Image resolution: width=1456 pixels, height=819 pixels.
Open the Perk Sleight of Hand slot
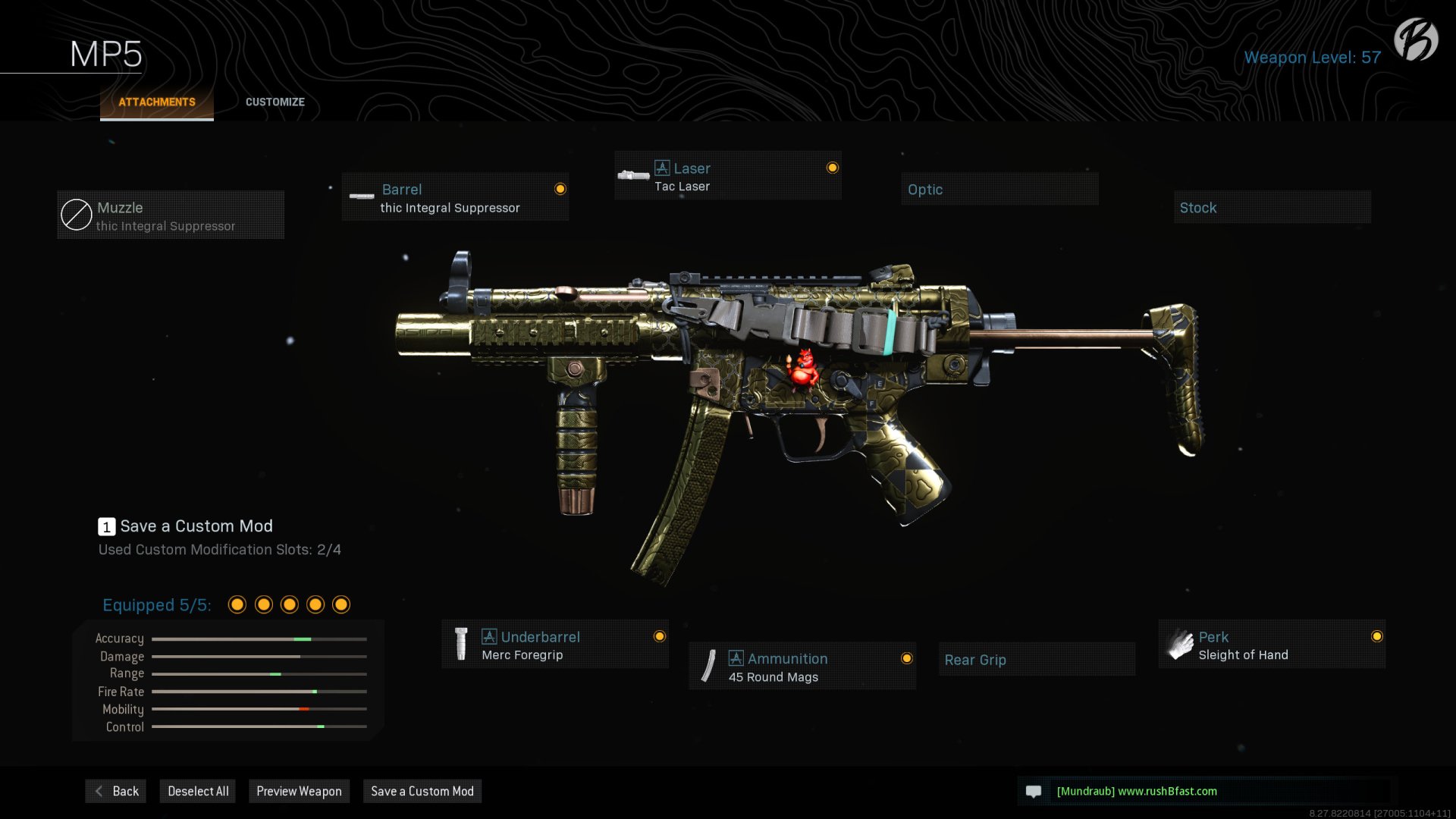1271,645
